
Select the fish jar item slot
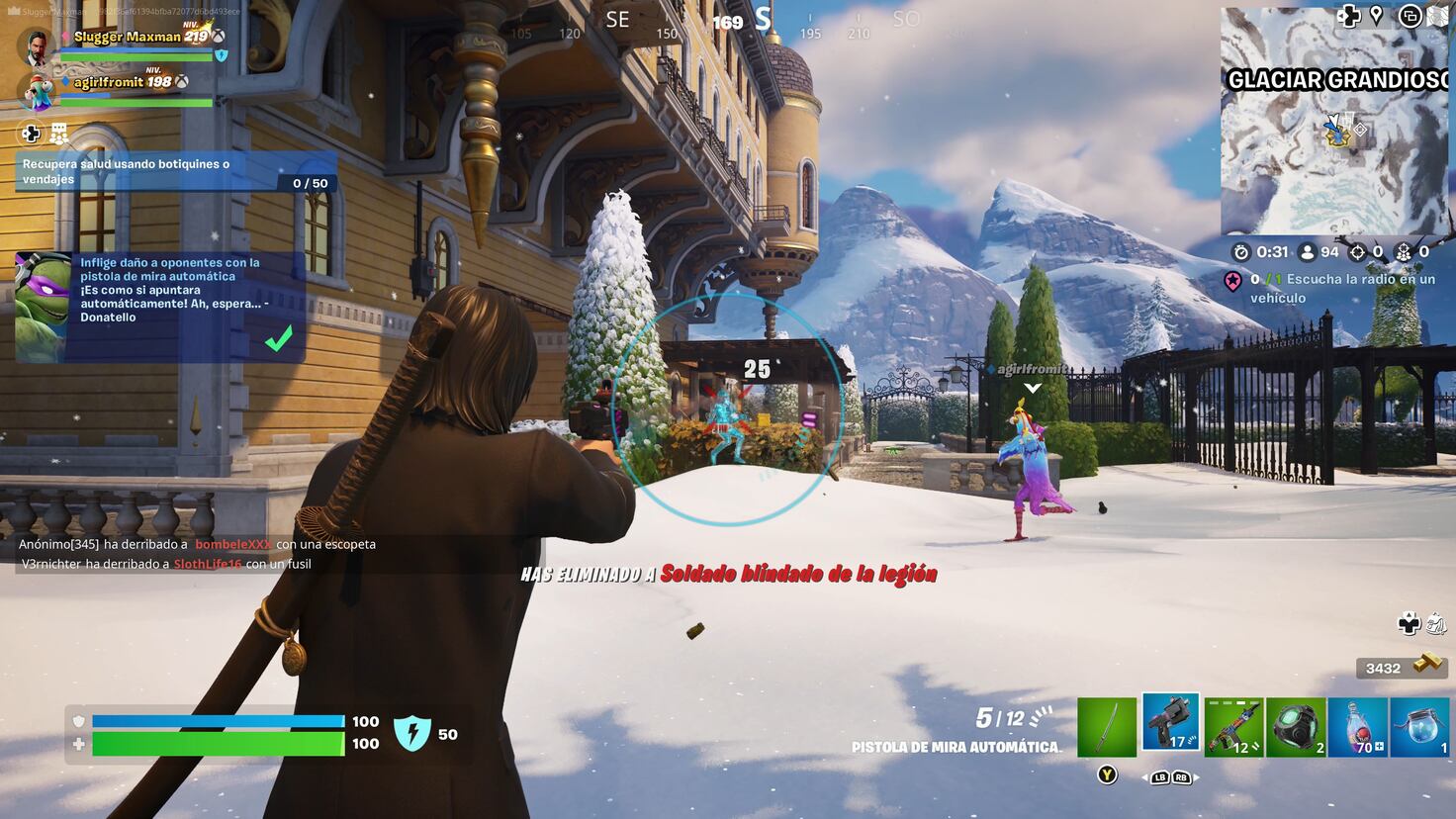coord(1418,723)
